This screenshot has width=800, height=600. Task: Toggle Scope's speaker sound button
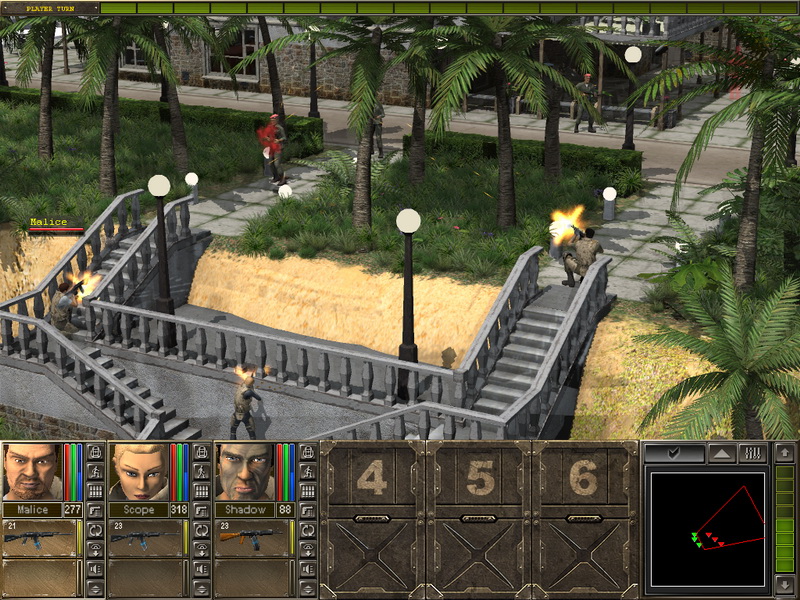click(x=201, y=568)
